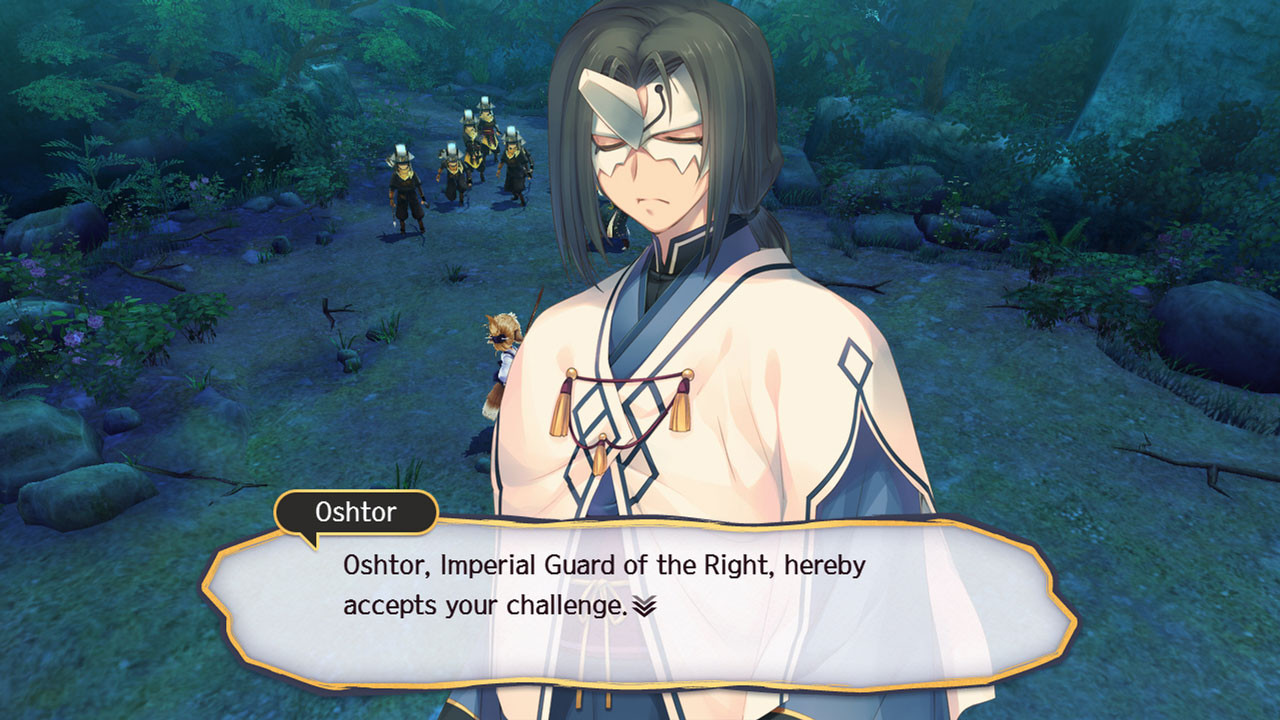Click the speech-bubble tail under the name tag

point(310,540)
